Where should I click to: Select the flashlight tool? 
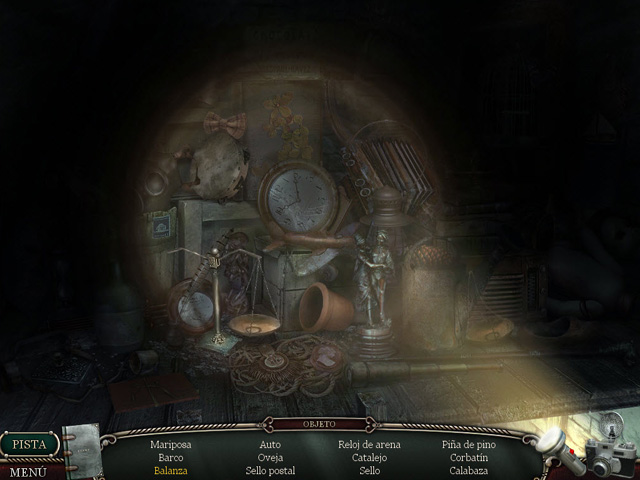click(x=552, y=443)
